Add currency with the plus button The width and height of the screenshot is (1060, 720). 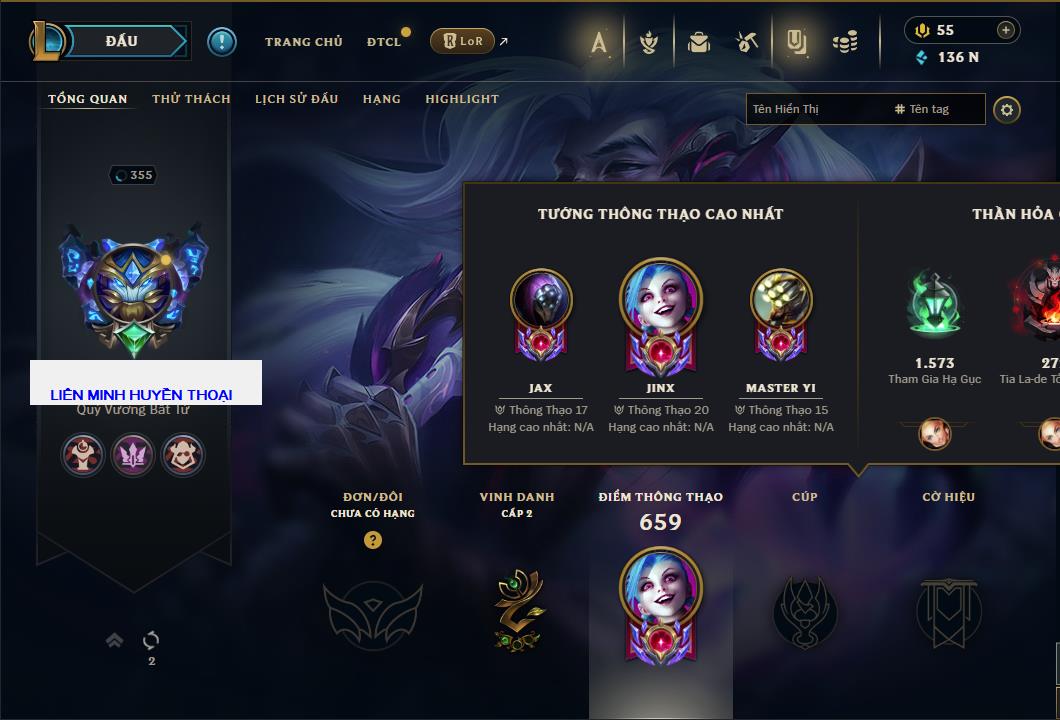click(x=1005, y=30)
